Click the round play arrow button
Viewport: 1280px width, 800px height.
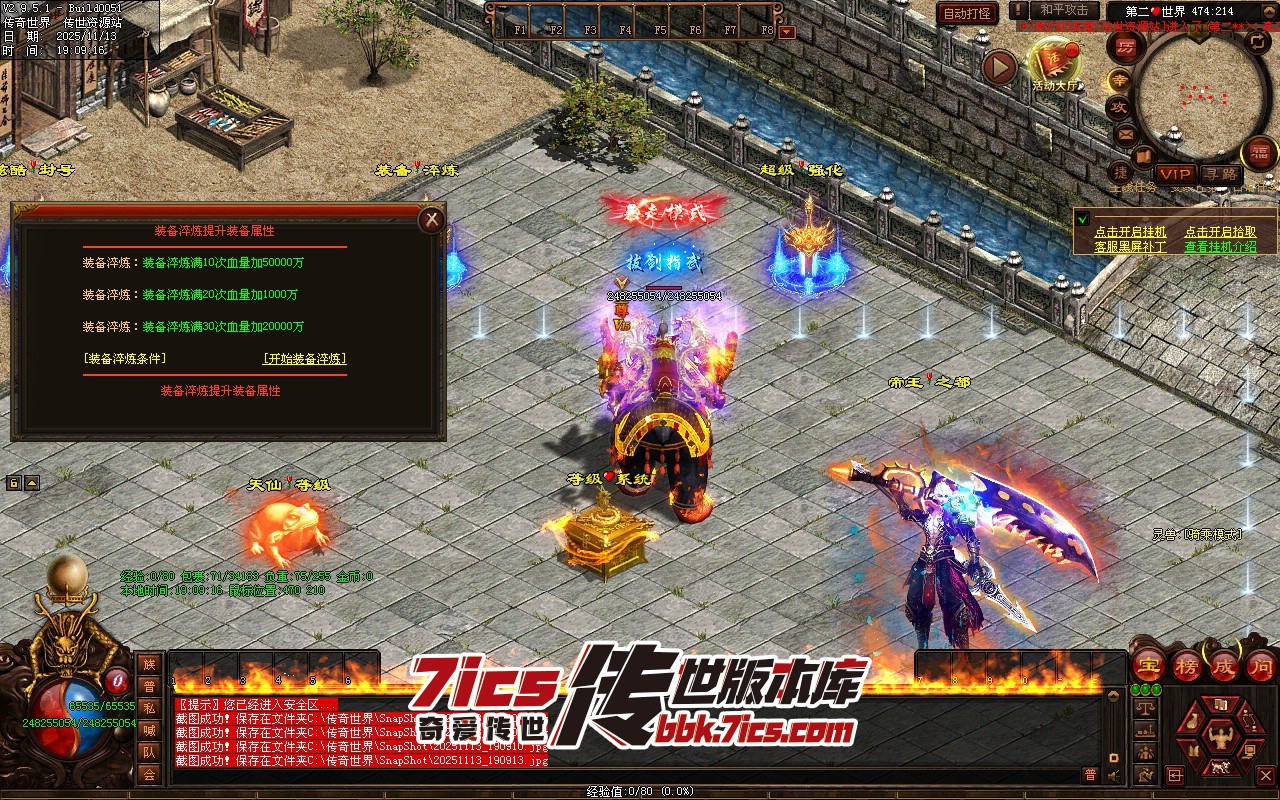[x=999, y=67]
